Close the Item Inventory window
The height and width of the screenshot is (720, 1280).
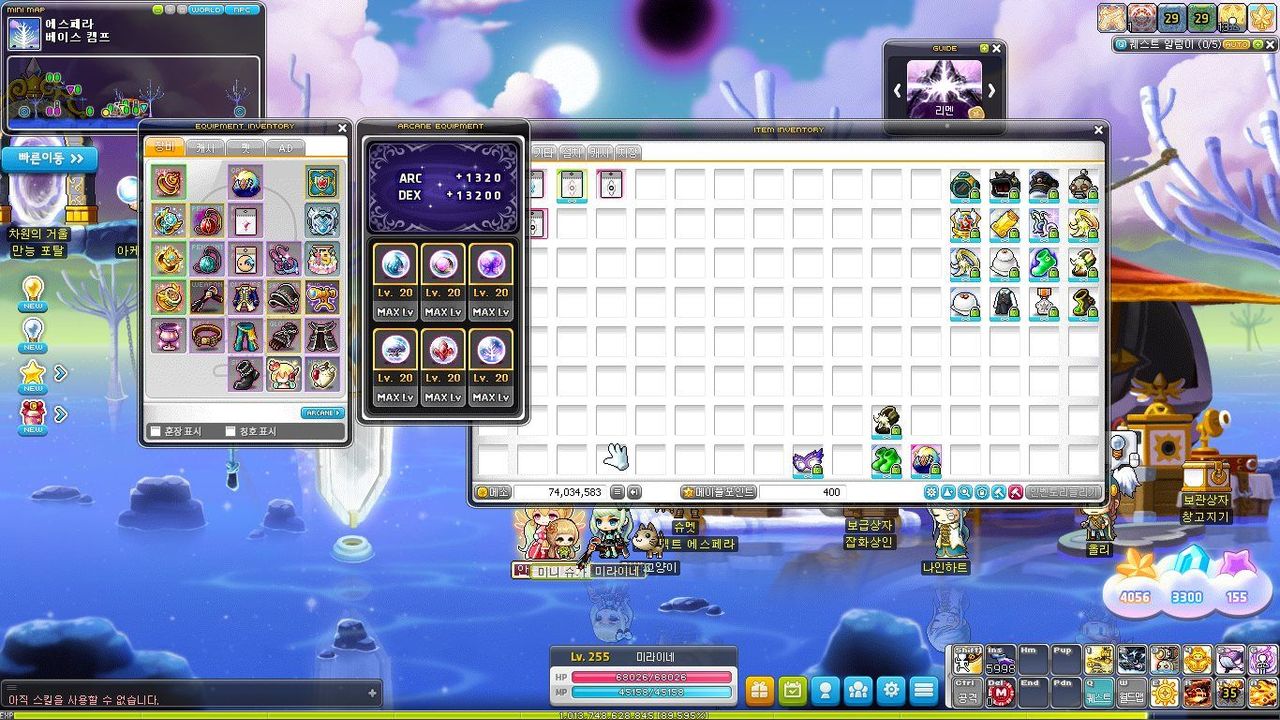click(1099, 130)
